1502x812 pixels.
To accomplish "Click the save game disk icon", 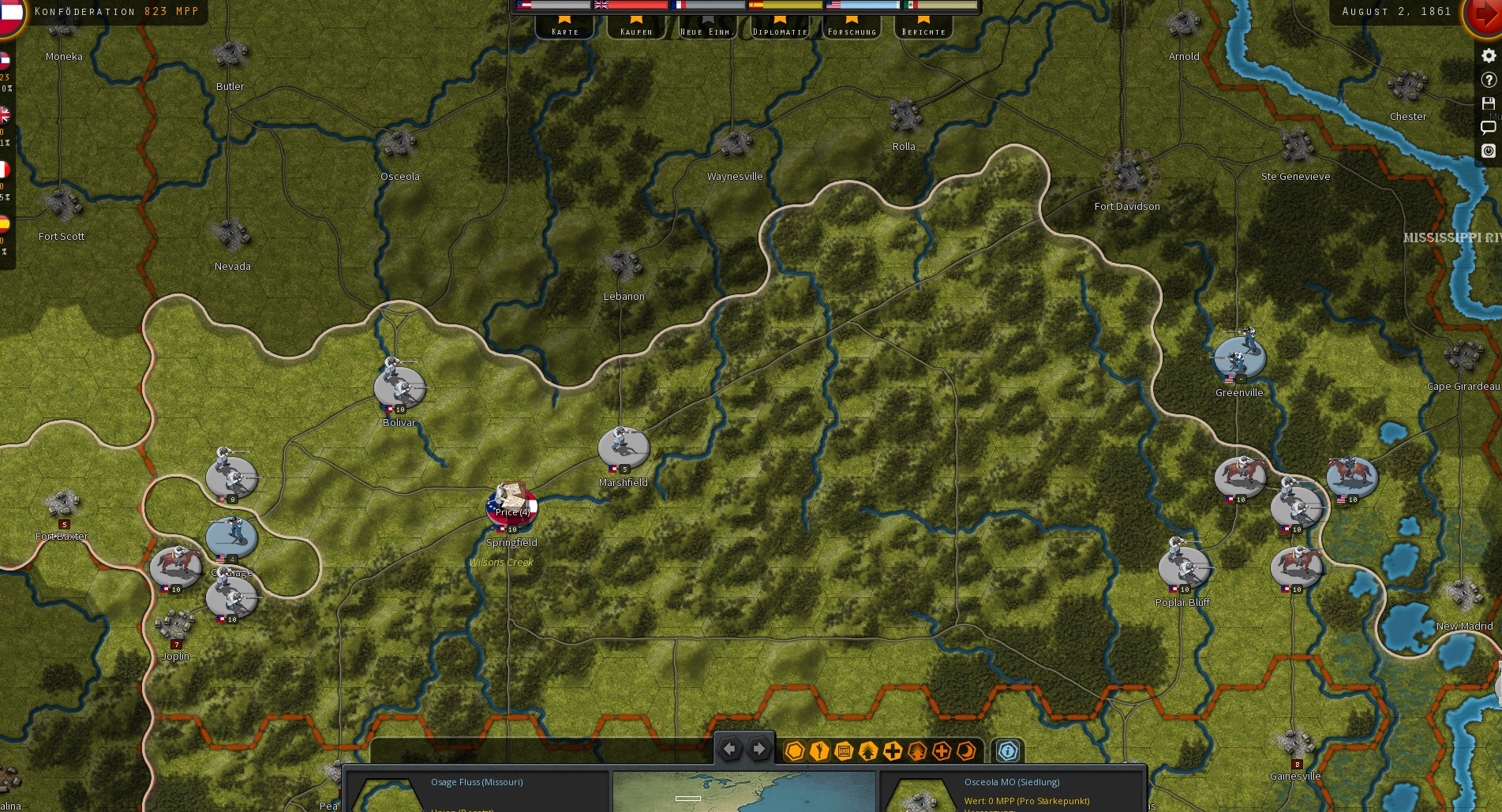I will pyautogui.click(x=1489, y=103).
